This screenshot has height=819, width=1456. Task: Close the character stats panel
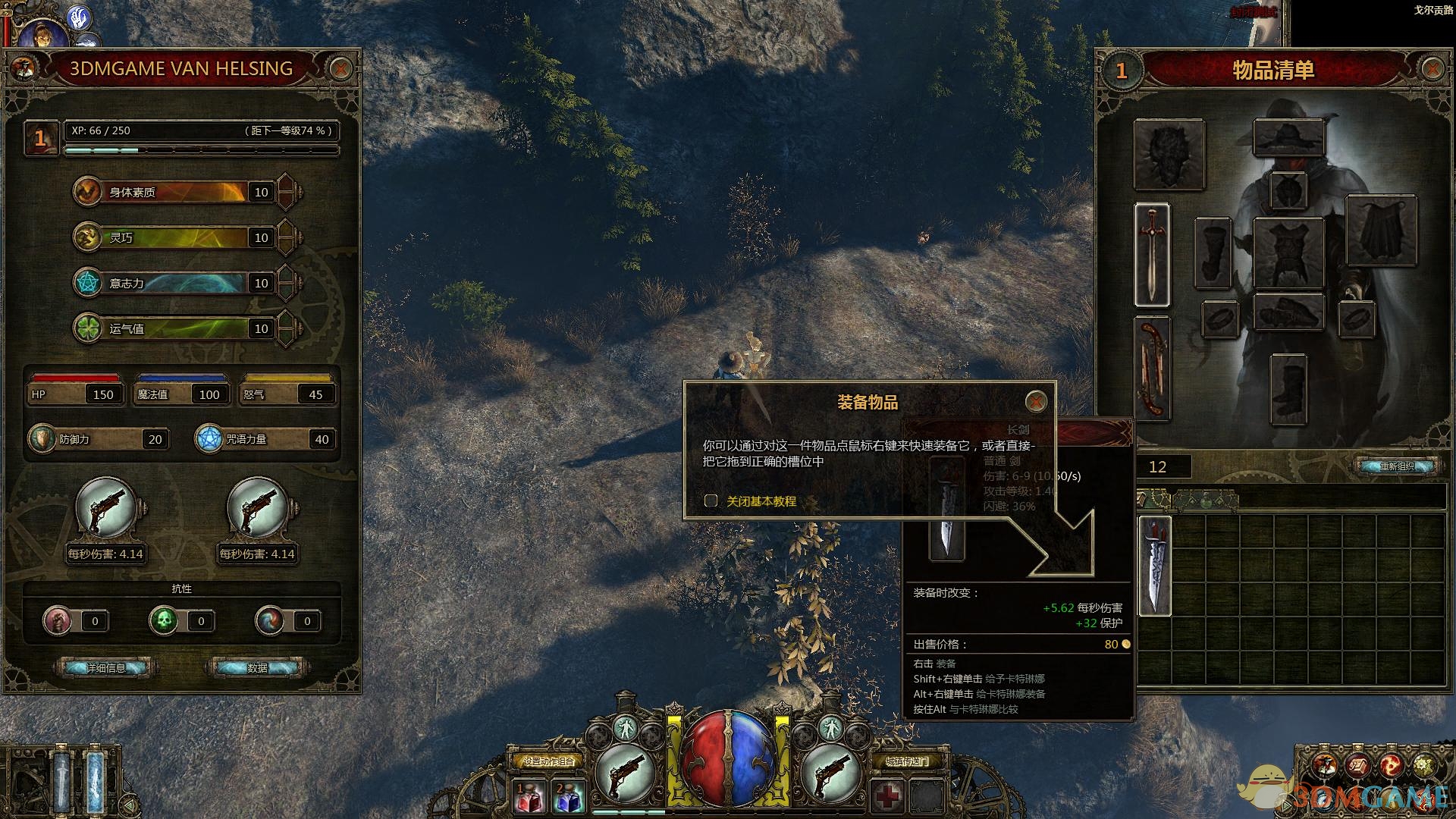click(340, 69)
